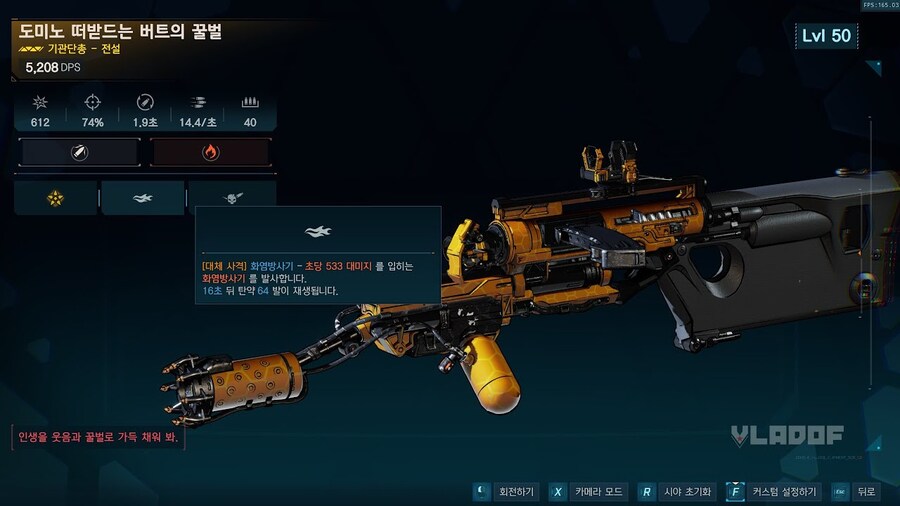
Task: Go back with the 뒤로 button
Action: click(x=856, y=492)
